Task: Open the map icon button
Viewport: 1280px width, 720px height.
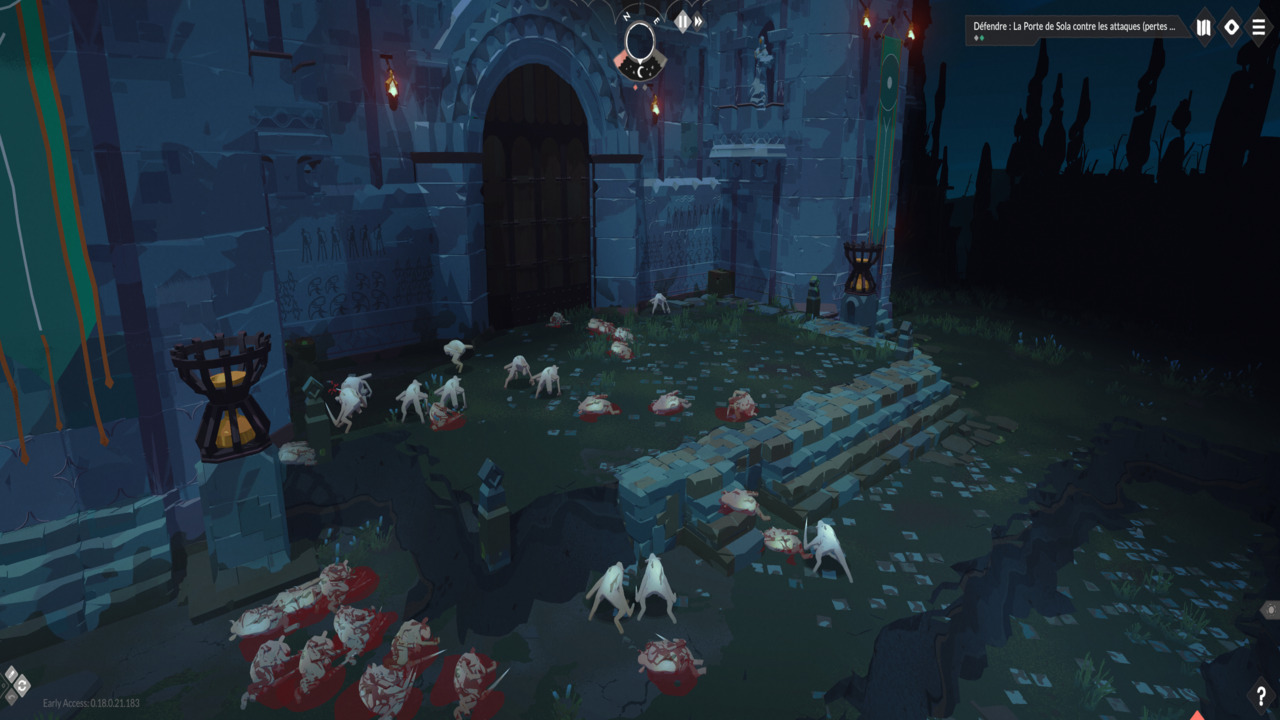Action: (1204, 28)
